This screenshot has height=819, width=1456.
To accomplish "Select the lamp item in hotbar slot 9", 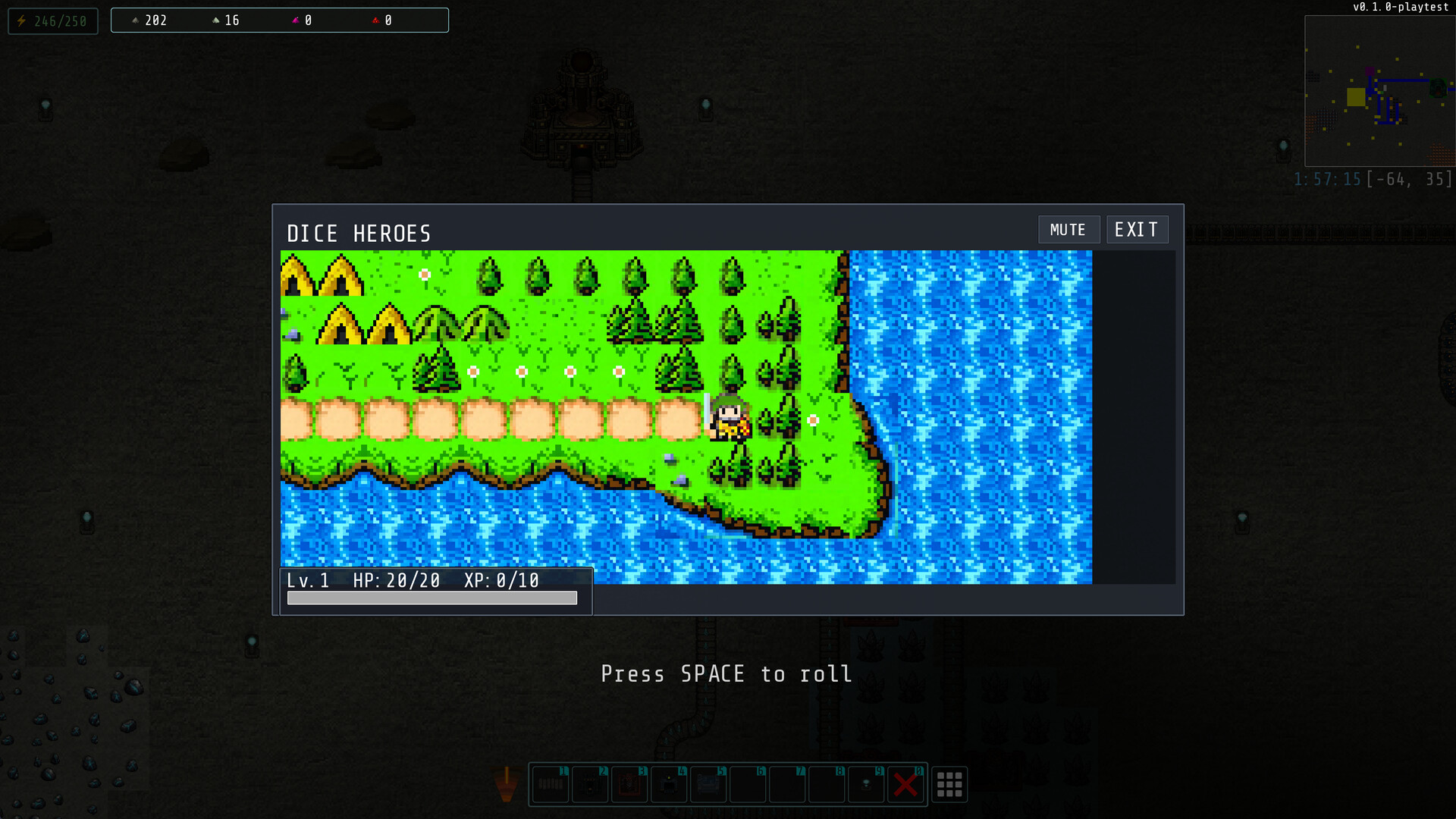I will [866, 785].
